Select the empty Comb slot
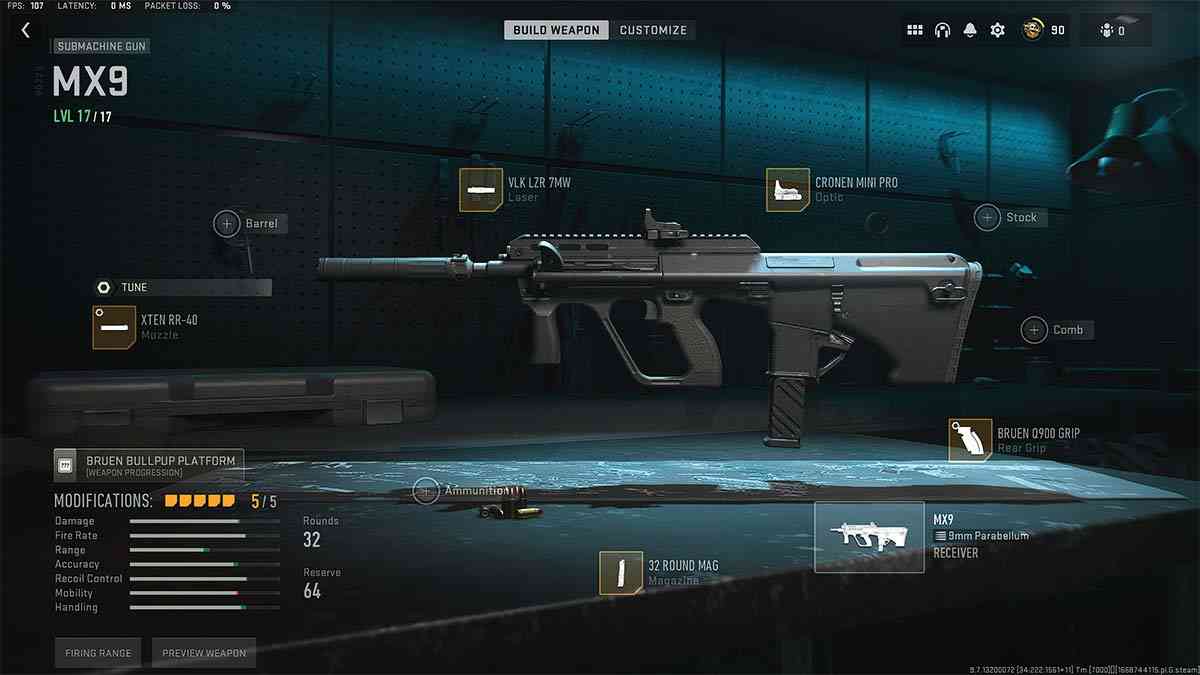The height and width of the screenshot is (675, 1200). 1034,329
